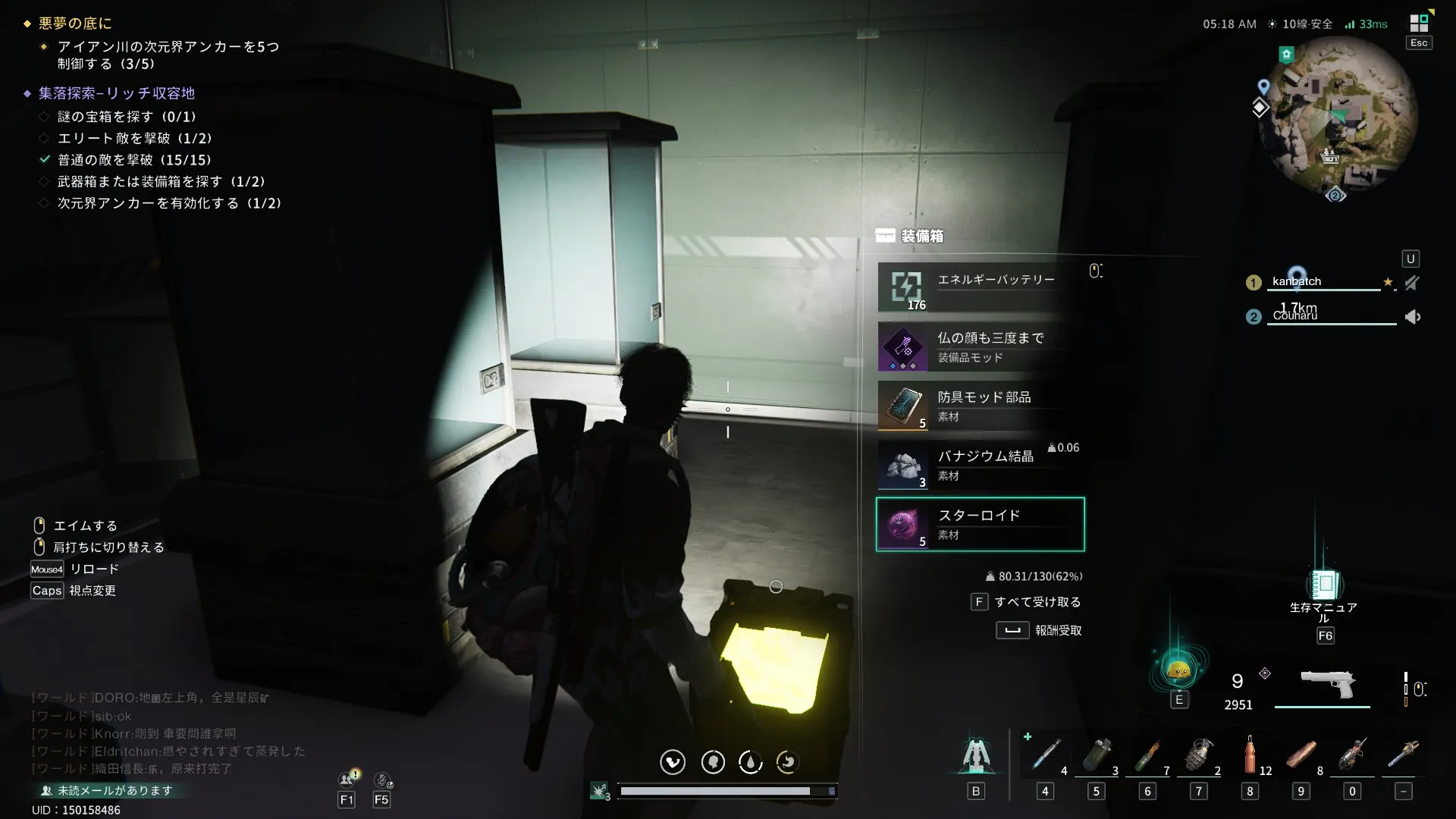Open the 生存マニュアル survival manual
1456x819 pixels.
1324,585
